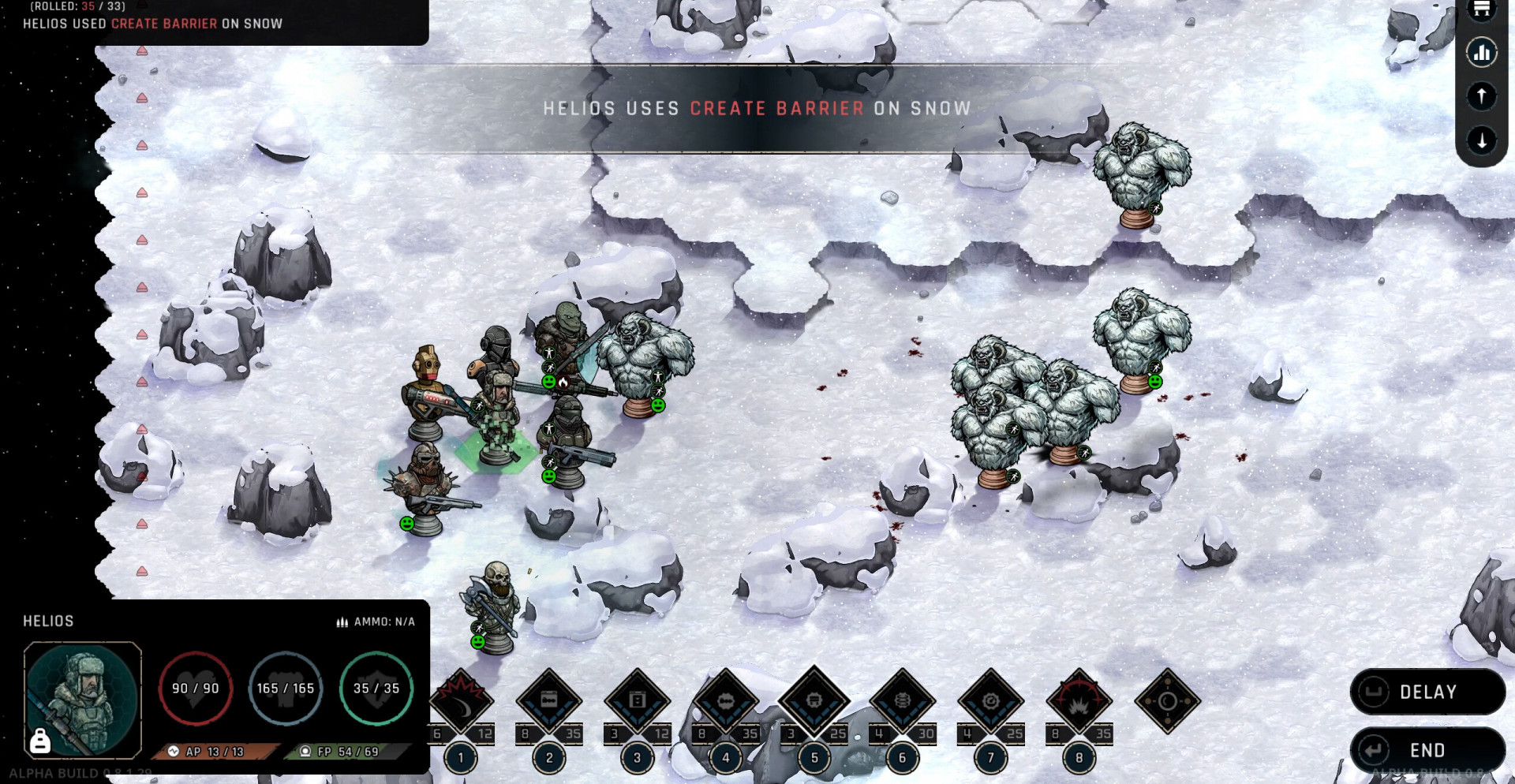This screenshot has width=1515, height=784.
Task: Choose the ability in hotbar slot 4
Action: coord(726,700)
